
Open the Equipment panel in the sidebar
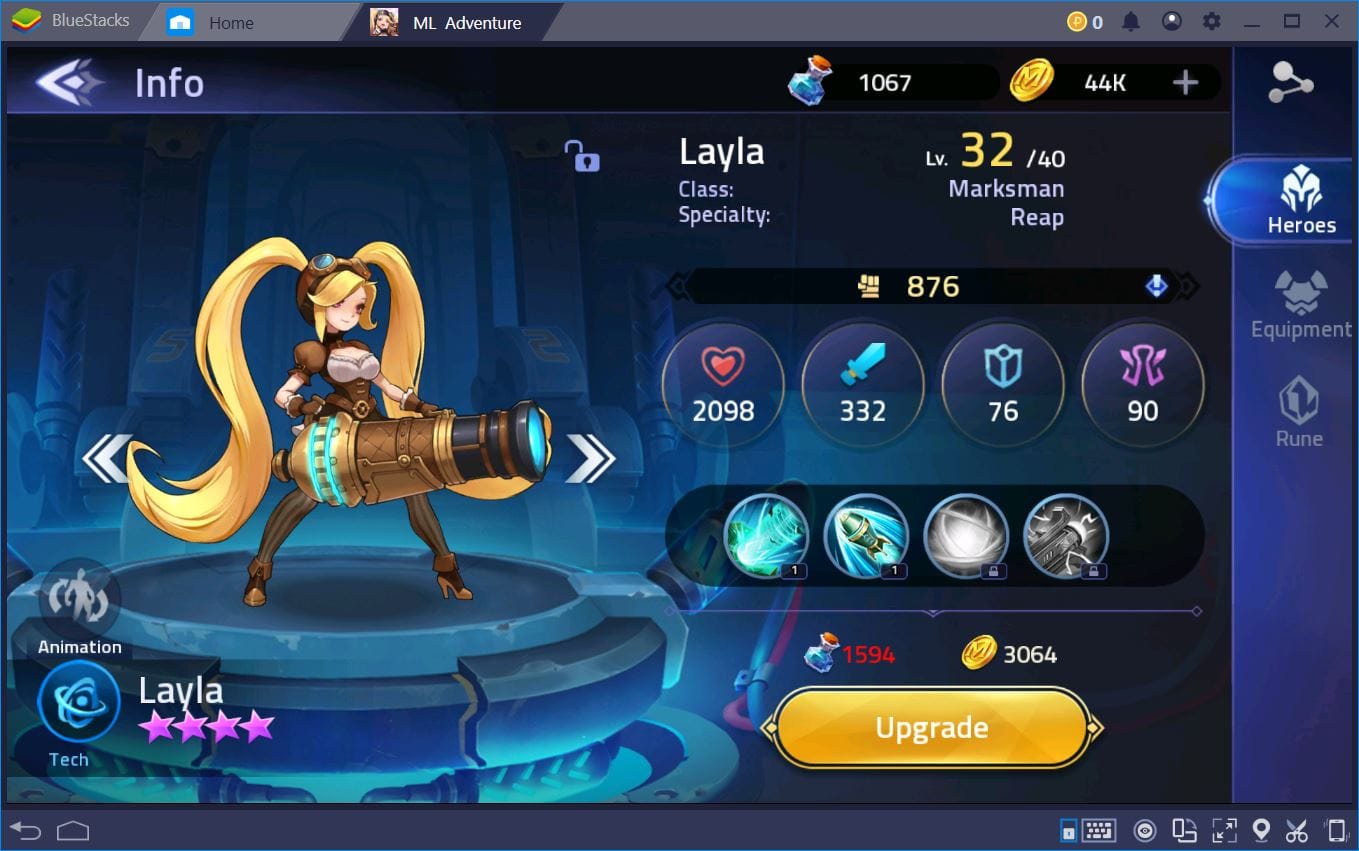click(x=1298, y=305)
